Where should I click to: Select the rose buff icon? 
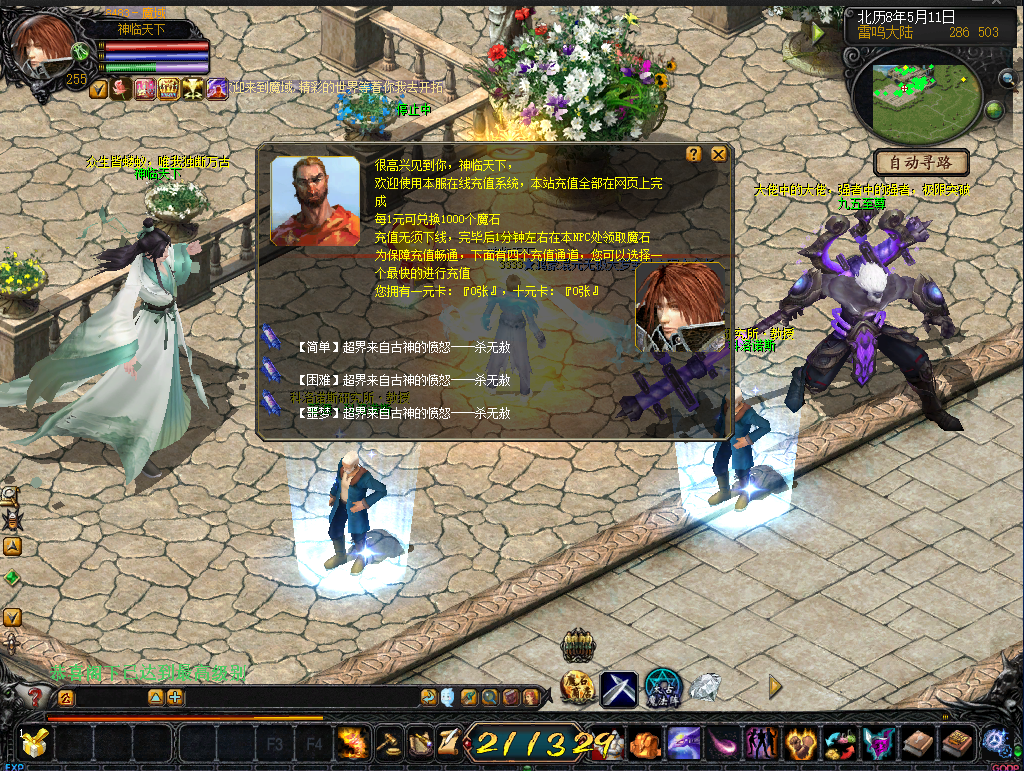[121, 89]
